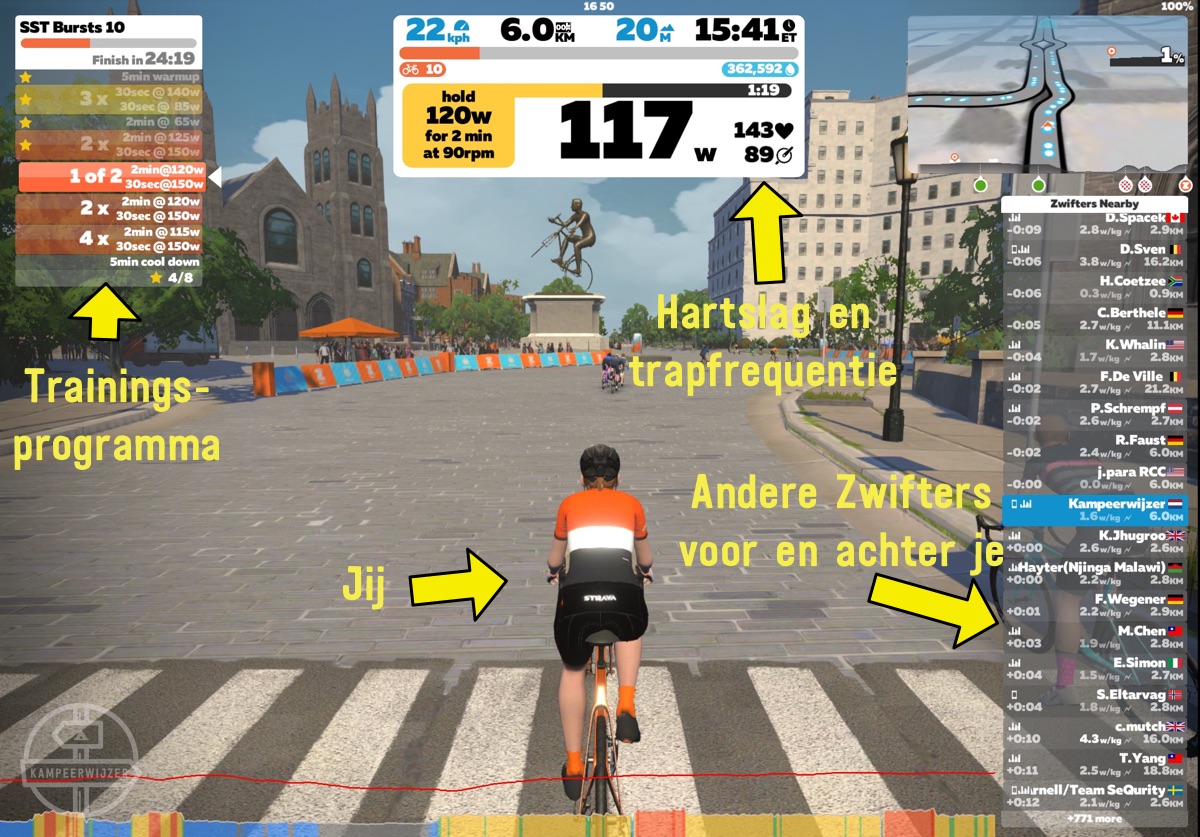This screenshot has height=837, width=1200.
Task: Click the 4 x 2min@115w workout block
Action: click(x=110, y=240)
